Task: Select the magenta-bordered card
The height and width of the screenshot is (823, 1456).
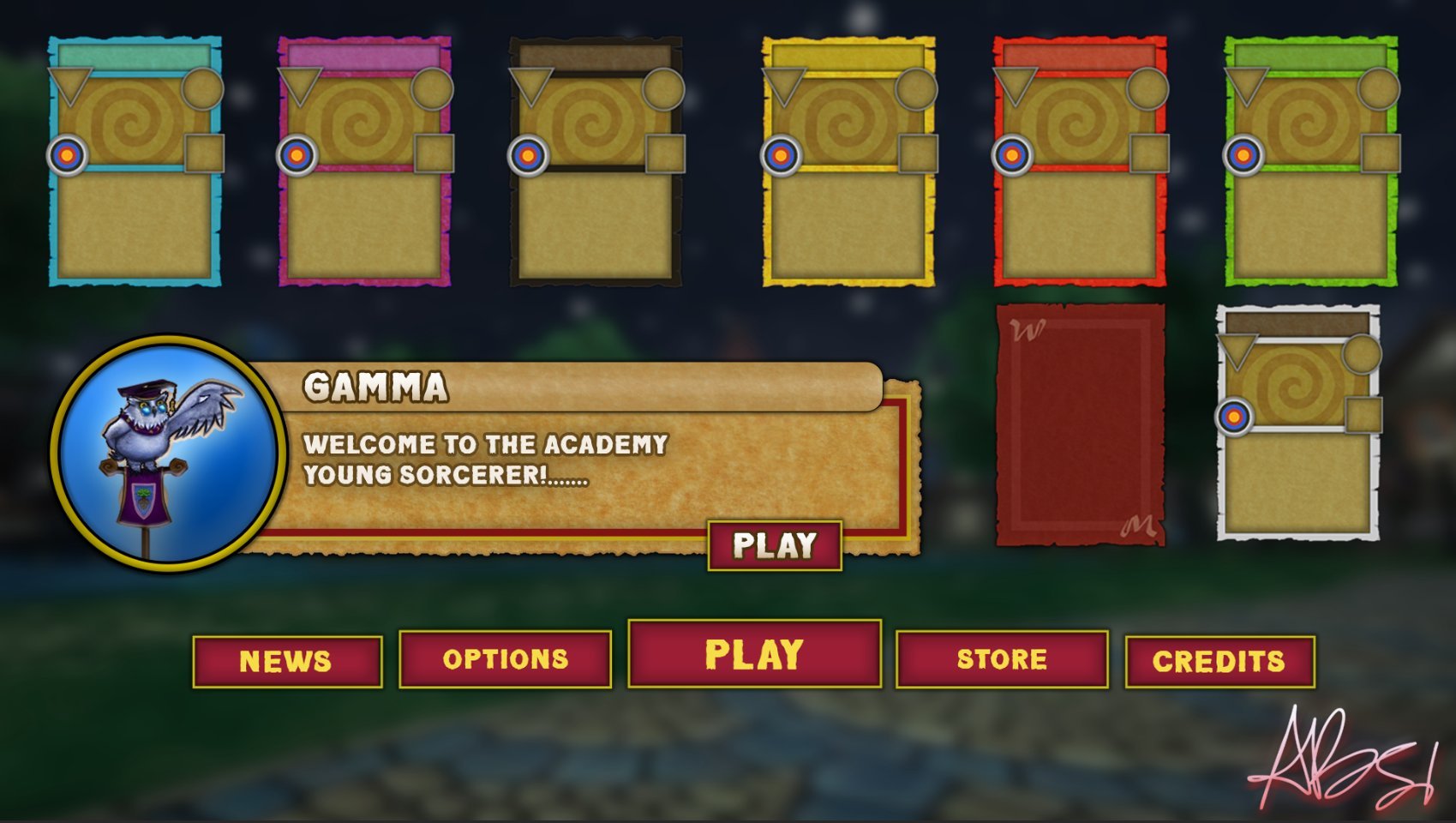Action: (x=365, y=161)
